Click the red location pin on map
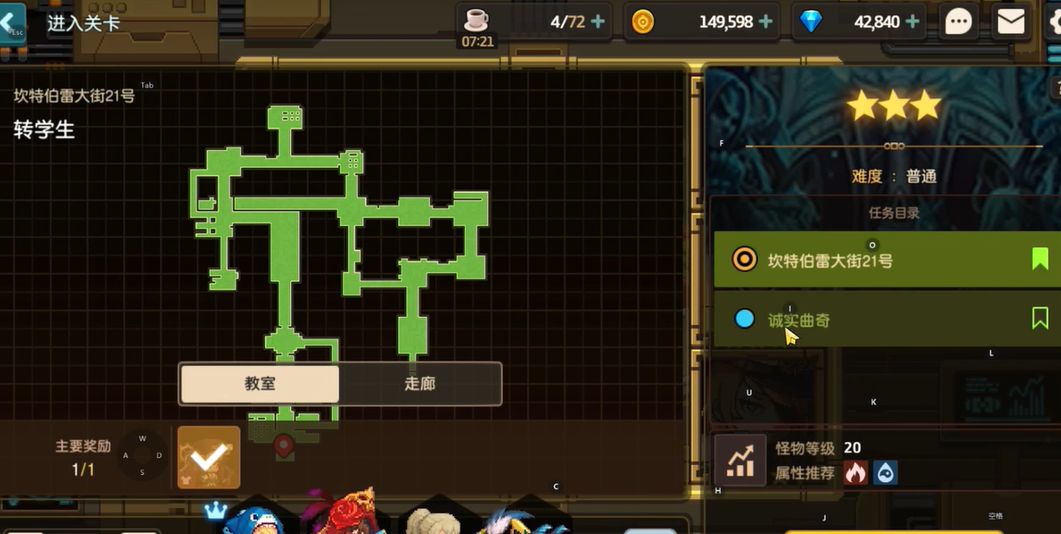This screenshot has height=534, width=1061. tap(284, 445)
